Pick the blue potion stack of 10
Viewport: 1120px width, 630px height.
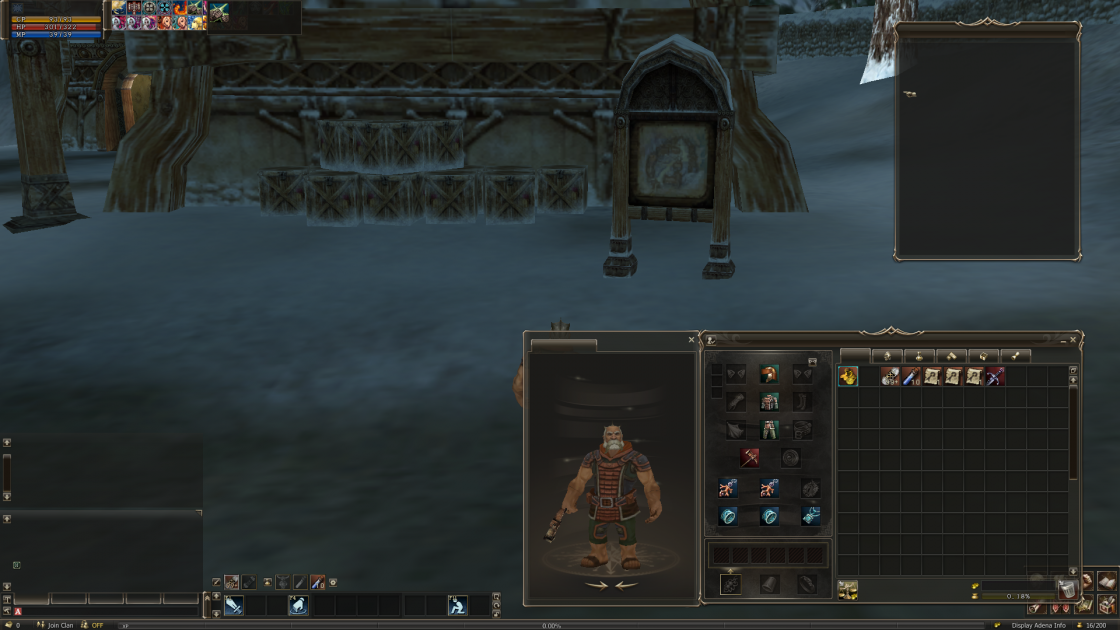point(911,376)
